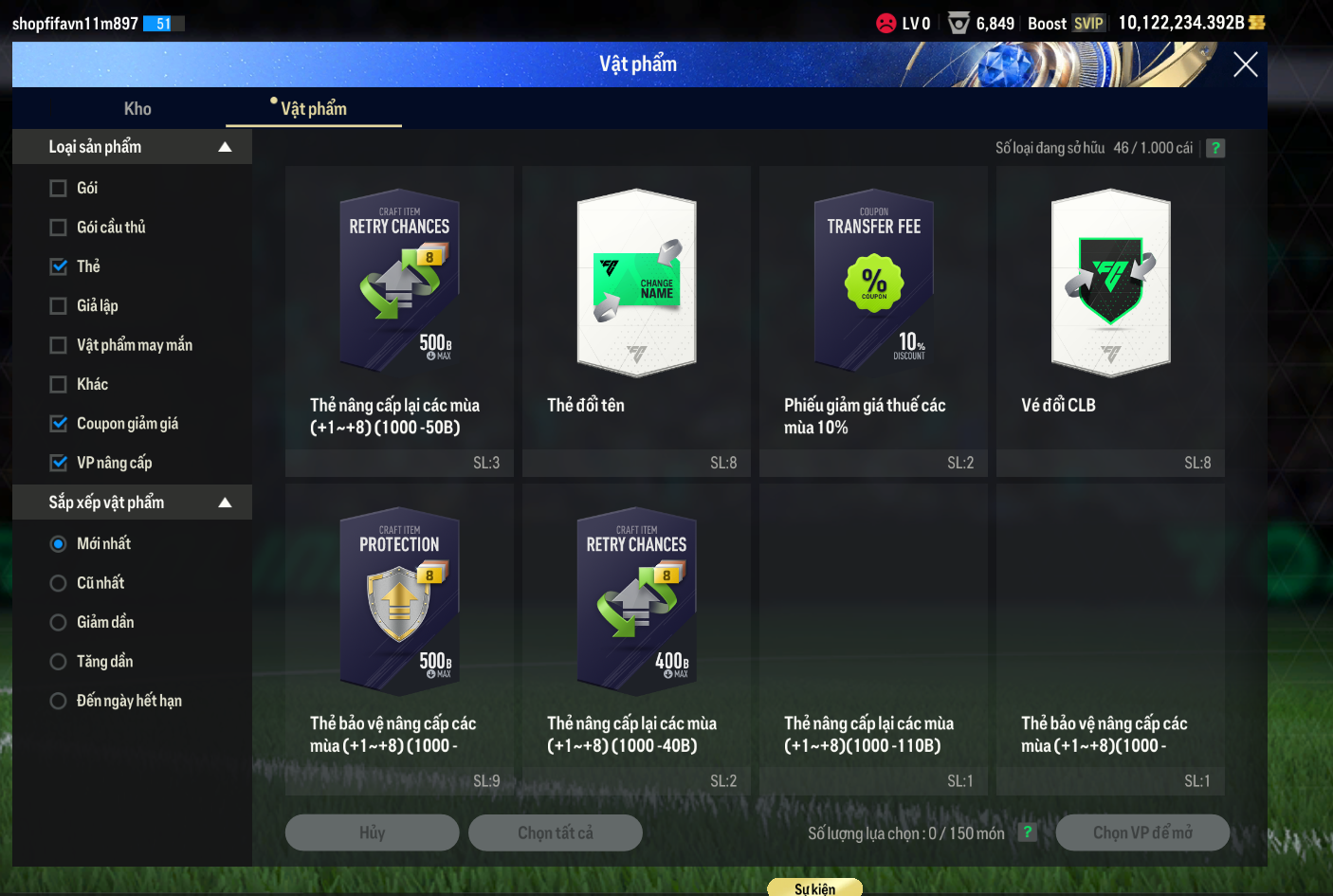
Task: Sort items by Cũ nhất
Action: point(59,583)
